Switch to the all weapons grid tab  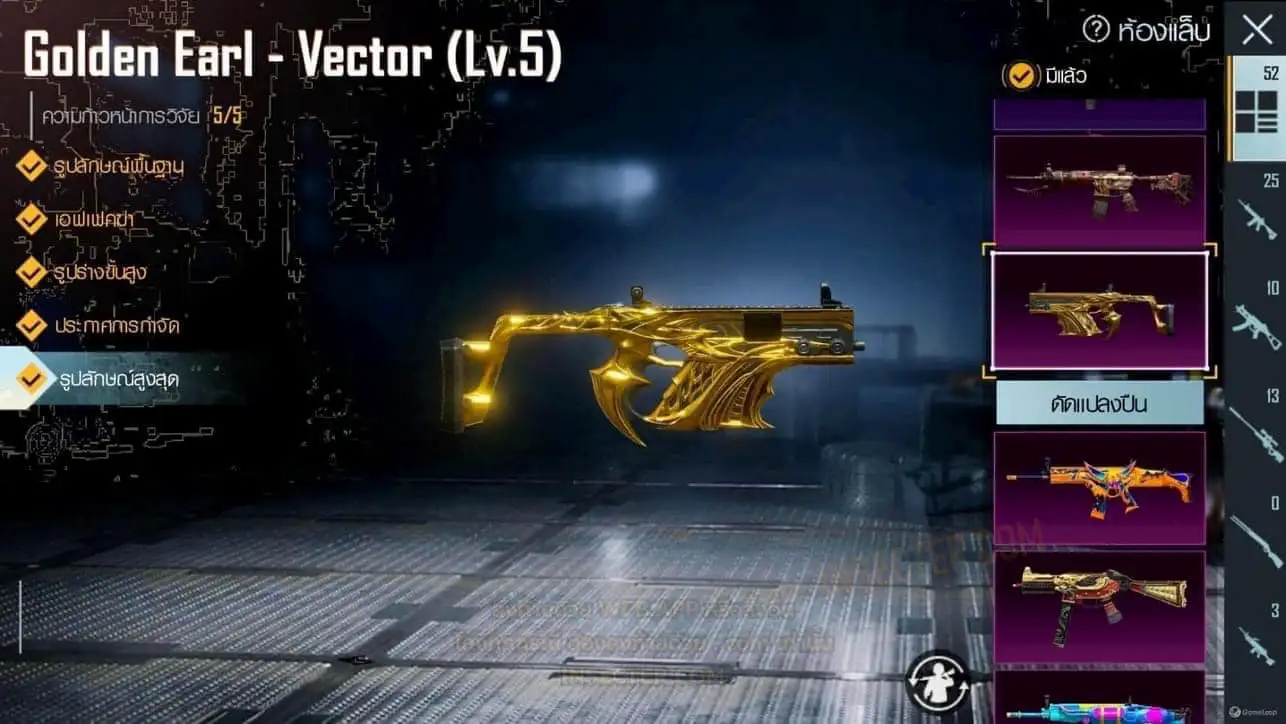coord(1256,110)
